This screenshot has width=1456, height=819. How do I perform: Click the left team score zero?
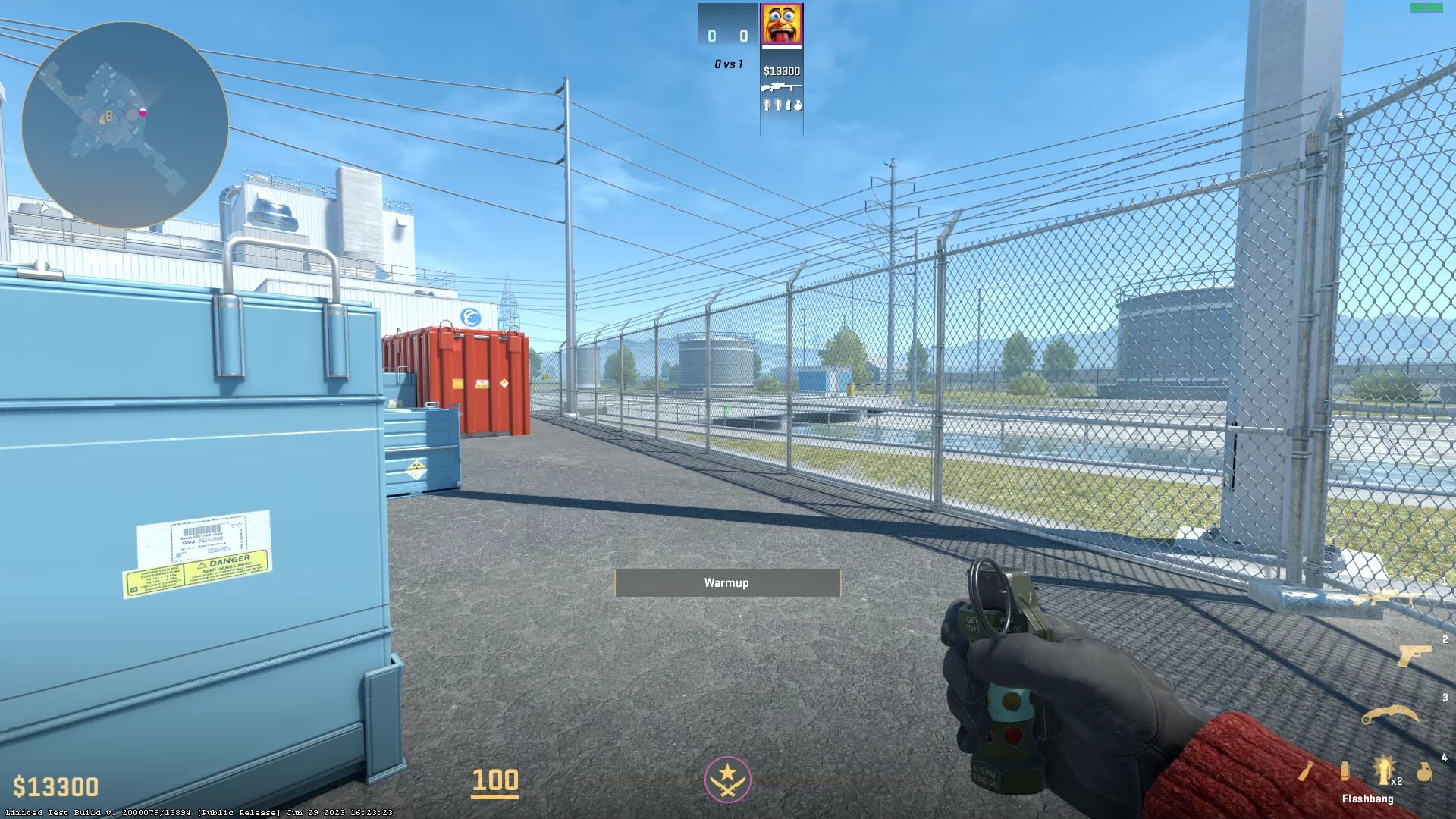(x=711, y=34)
